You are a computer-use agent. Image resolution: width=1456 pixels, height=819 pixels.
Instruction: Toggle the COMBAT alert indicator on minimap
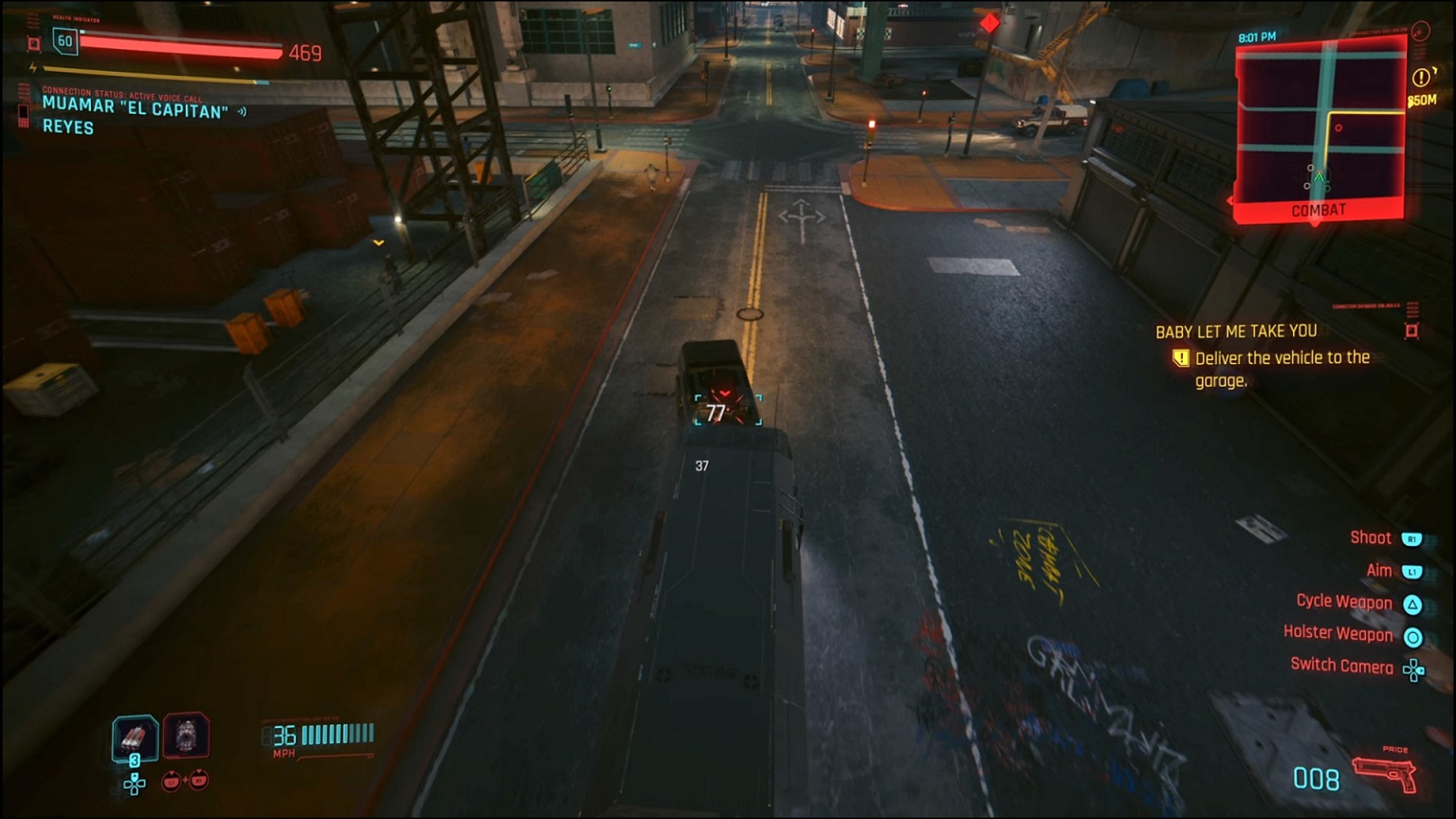pos(1317,209)
